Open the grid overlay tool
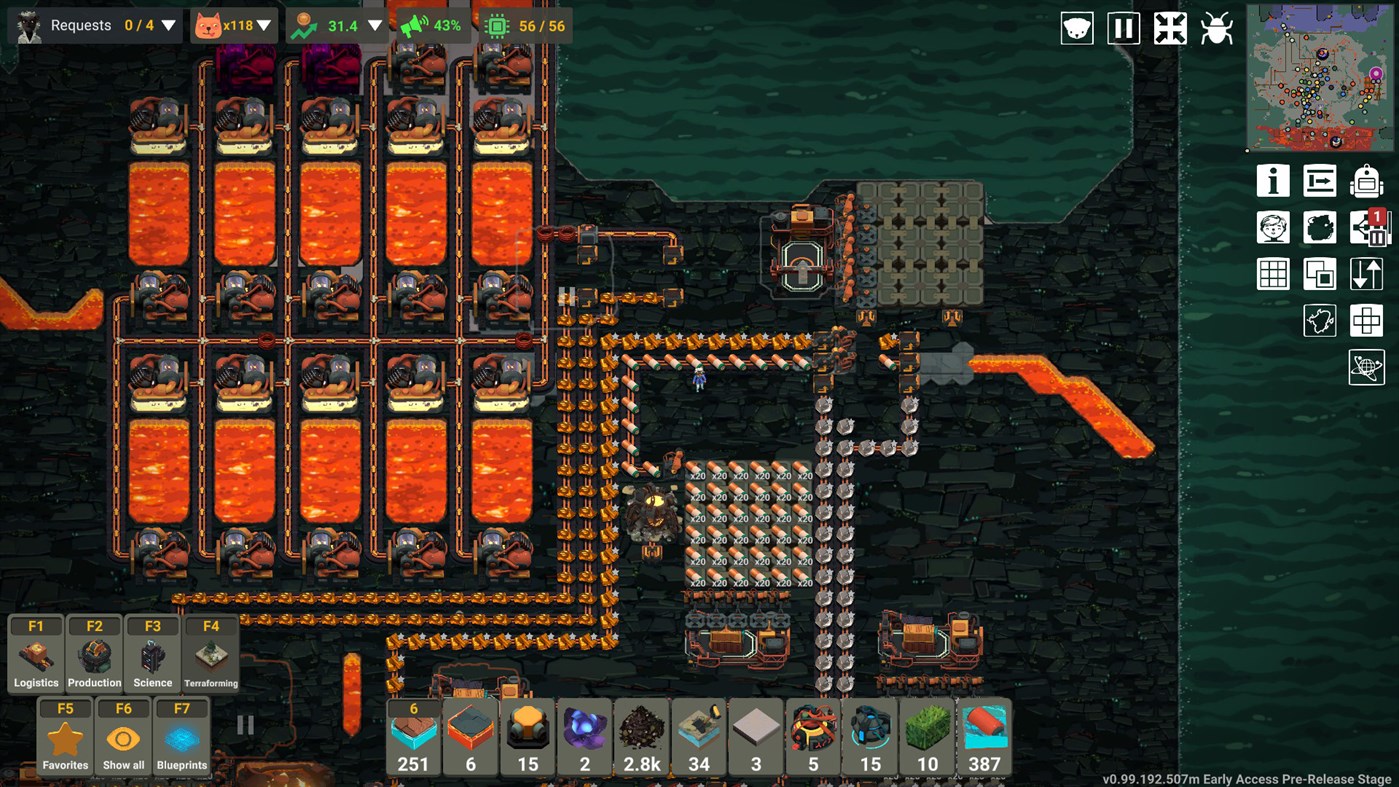 [1273, 273]
